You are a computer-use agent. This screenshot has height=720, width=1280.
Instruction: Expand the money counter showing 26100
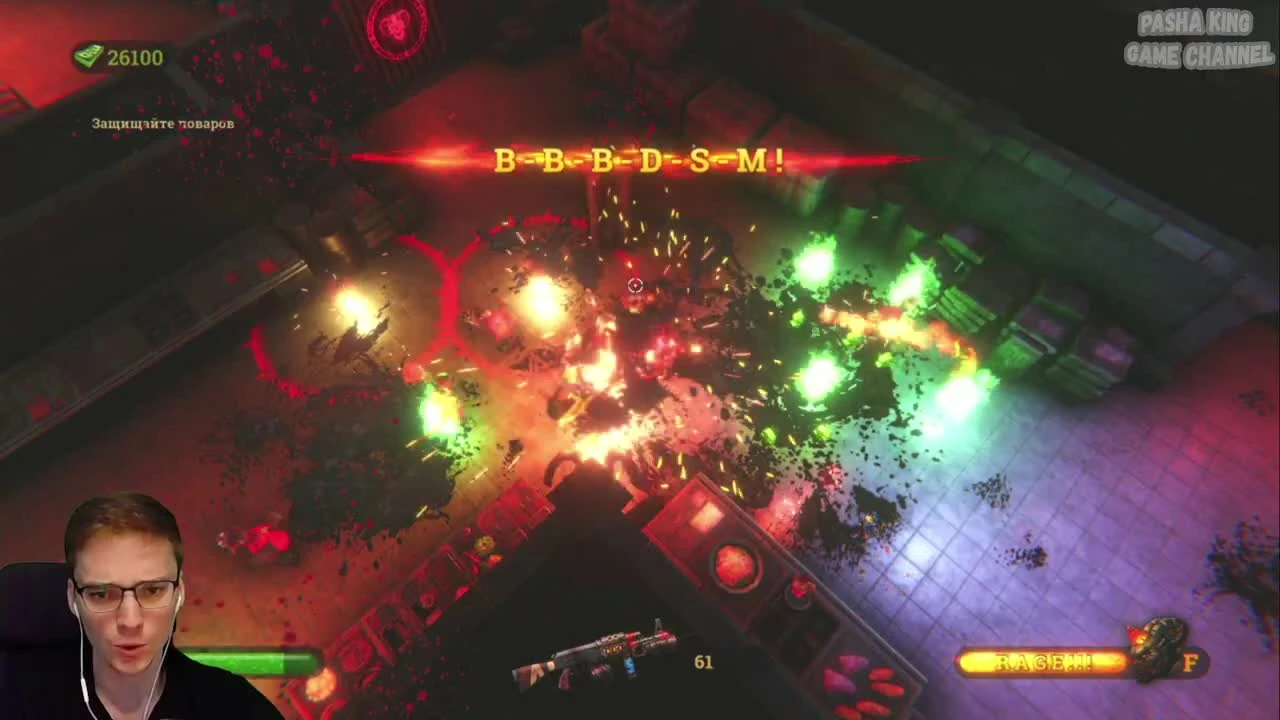pos(135,57)
